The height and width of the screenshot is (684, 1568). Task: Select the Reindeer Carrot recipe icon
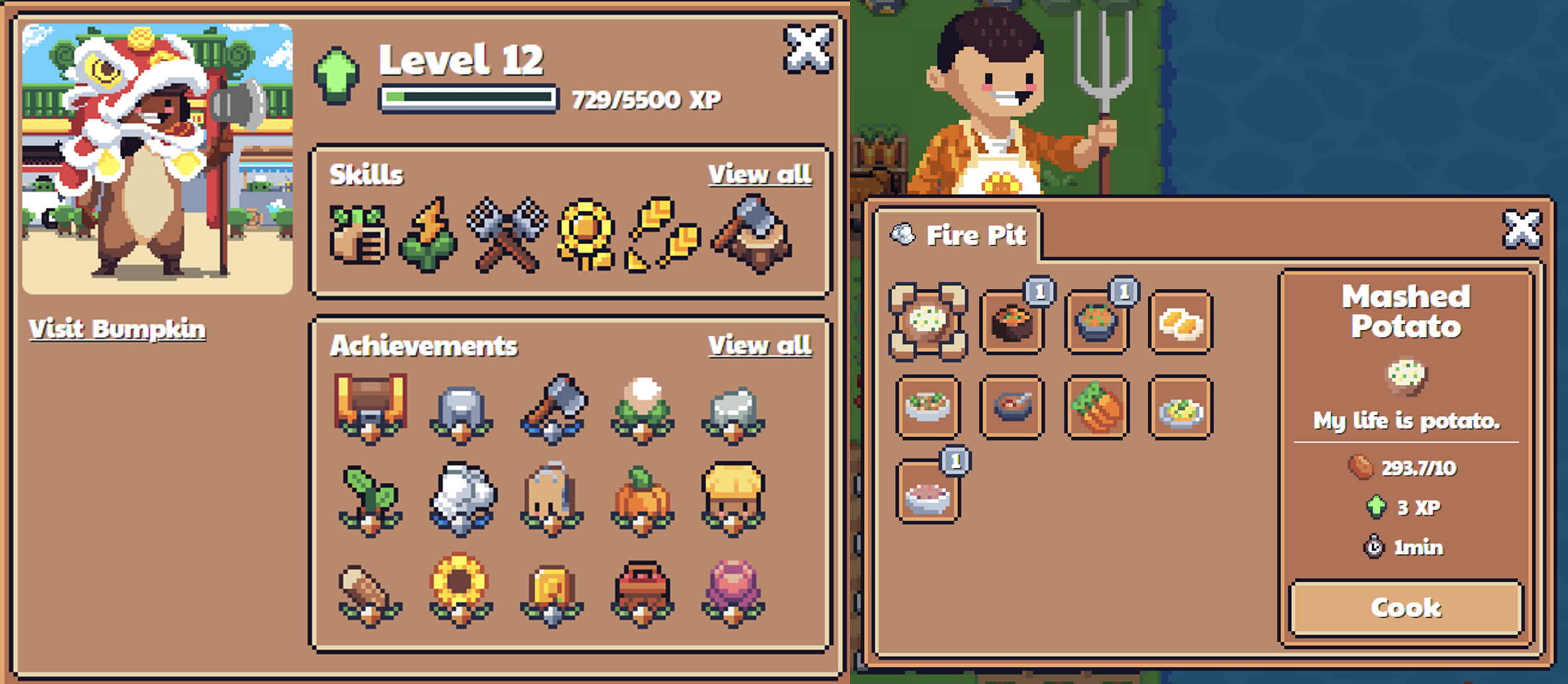1096,407
